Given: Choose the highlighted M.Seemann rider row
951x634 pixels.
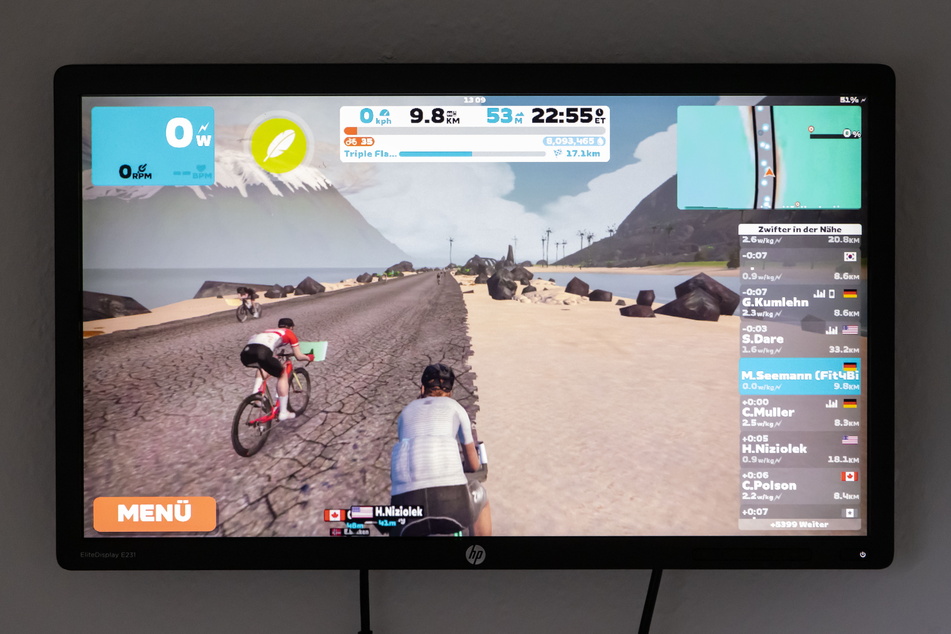Looking at the screenshot, I should [800, 376].
